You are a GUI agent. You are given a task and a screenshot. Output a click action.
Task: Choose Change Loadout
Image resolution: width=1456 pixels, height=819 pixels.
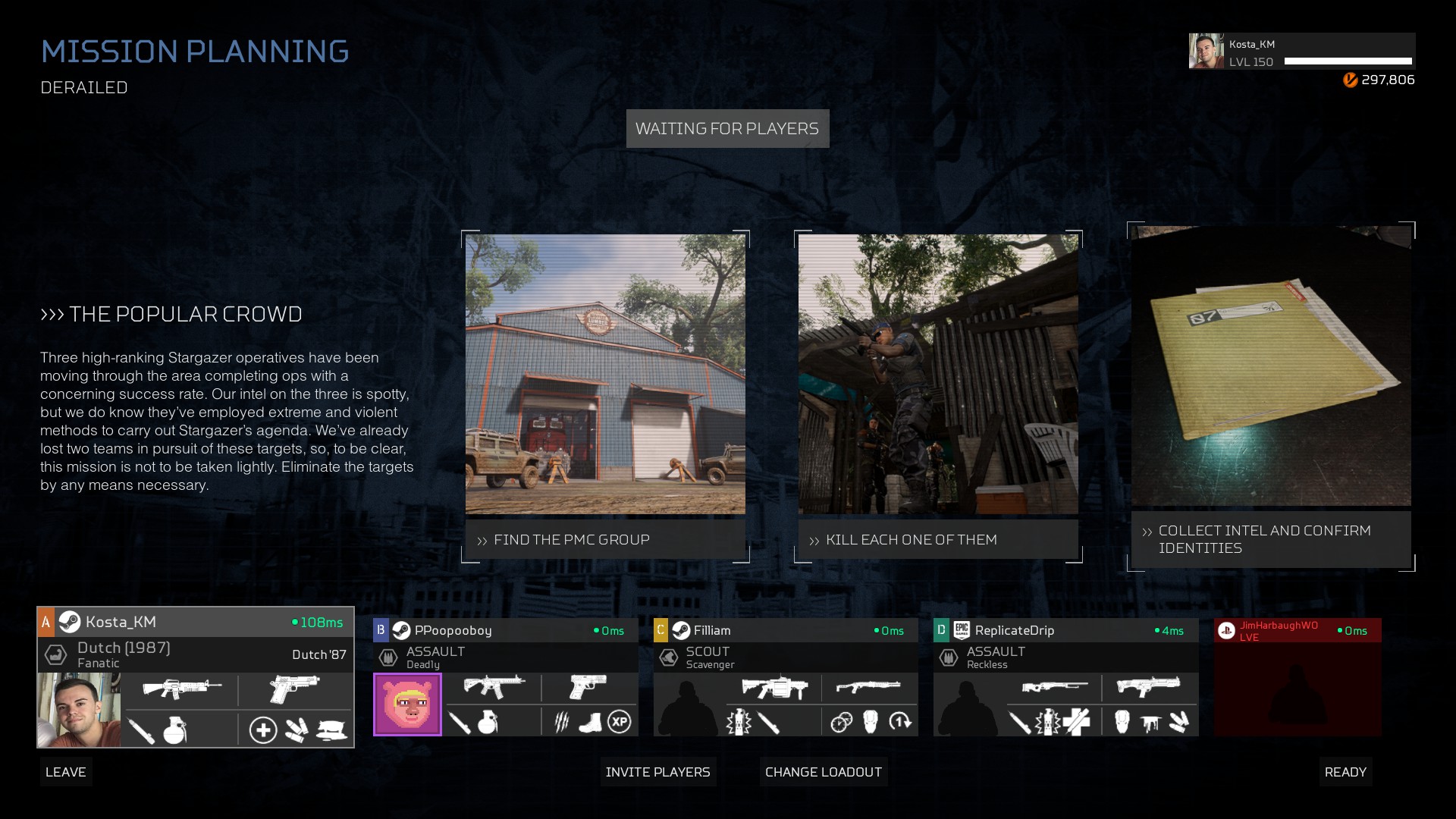point(823,772)
